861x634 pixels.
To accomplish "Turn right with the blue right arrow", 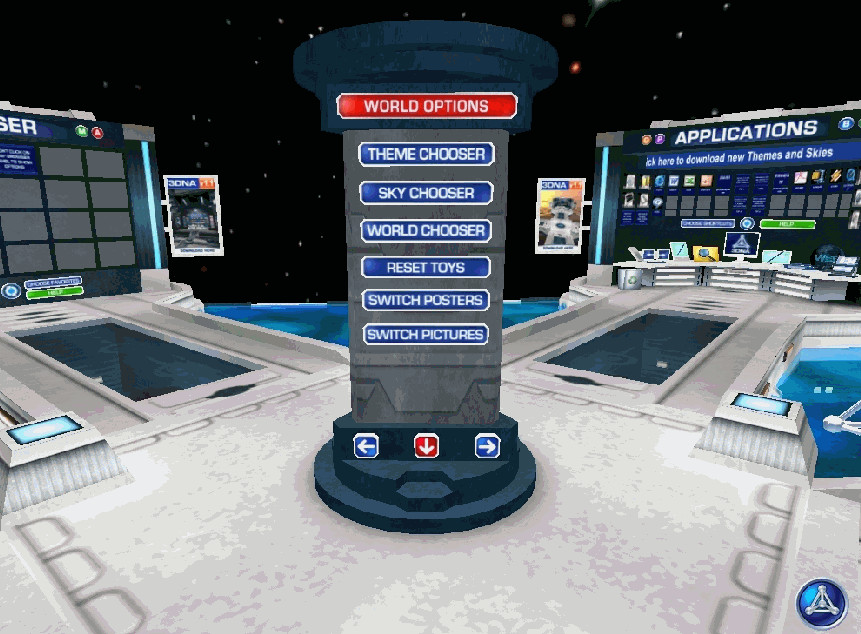I will (487, 446).
